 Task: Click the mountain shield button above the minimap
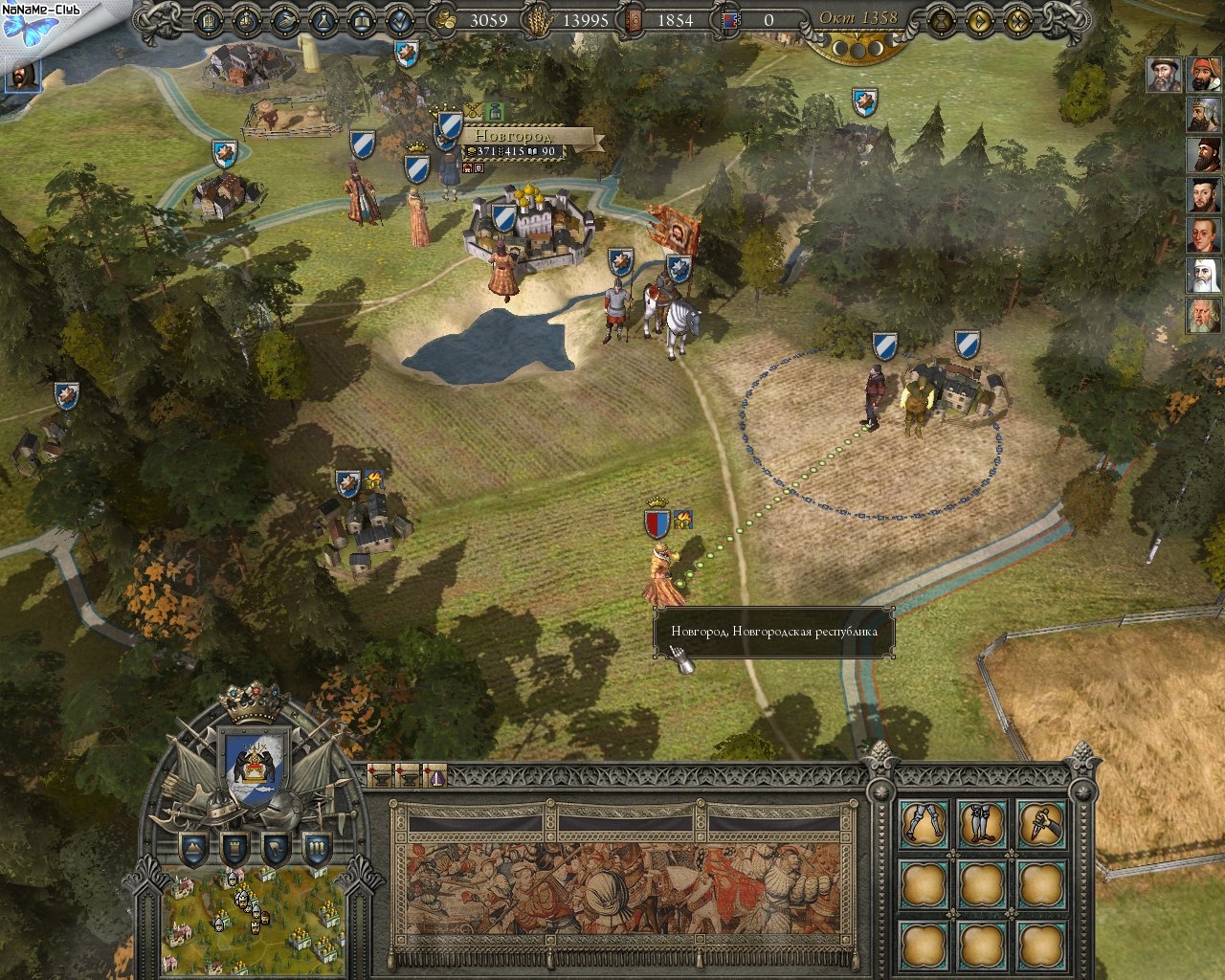click(194, 847)
